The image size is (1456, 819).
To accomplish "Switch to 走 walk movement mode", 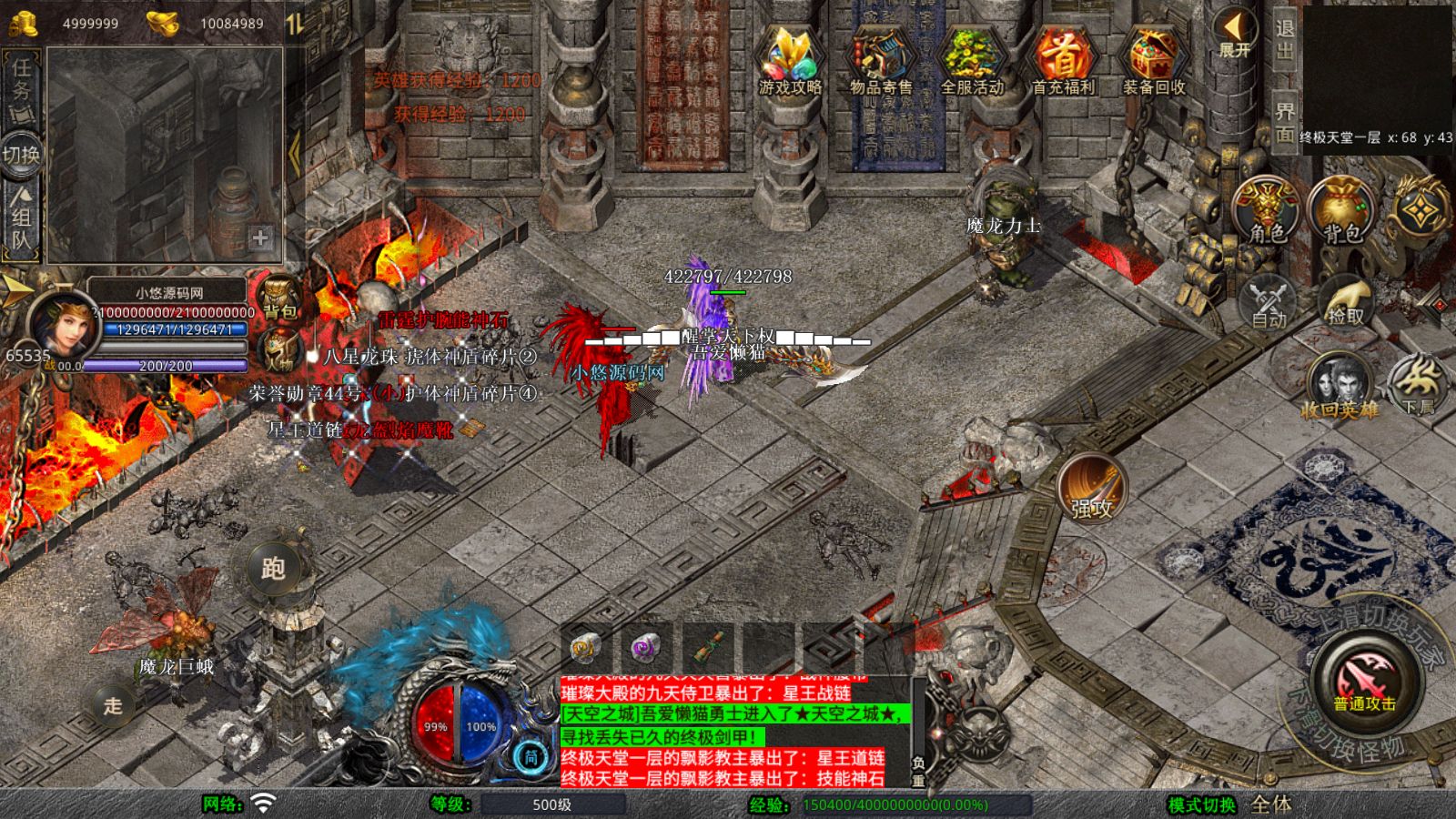I will [x=113, y=705].
